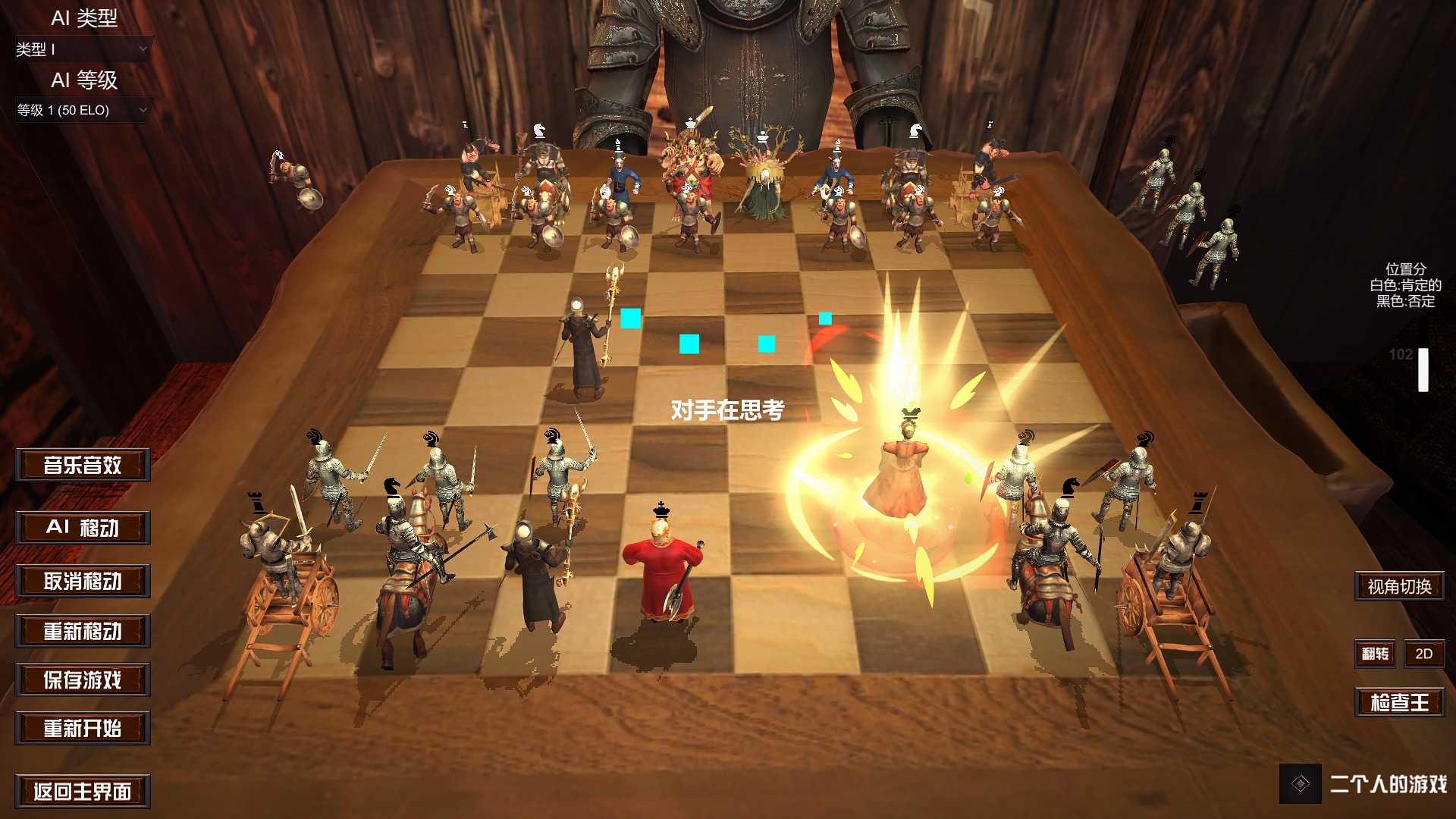The height and width of the screenshot is (819, 1456).
Task: Switch camera angle with 视角切换
Action: (1398, 585)
